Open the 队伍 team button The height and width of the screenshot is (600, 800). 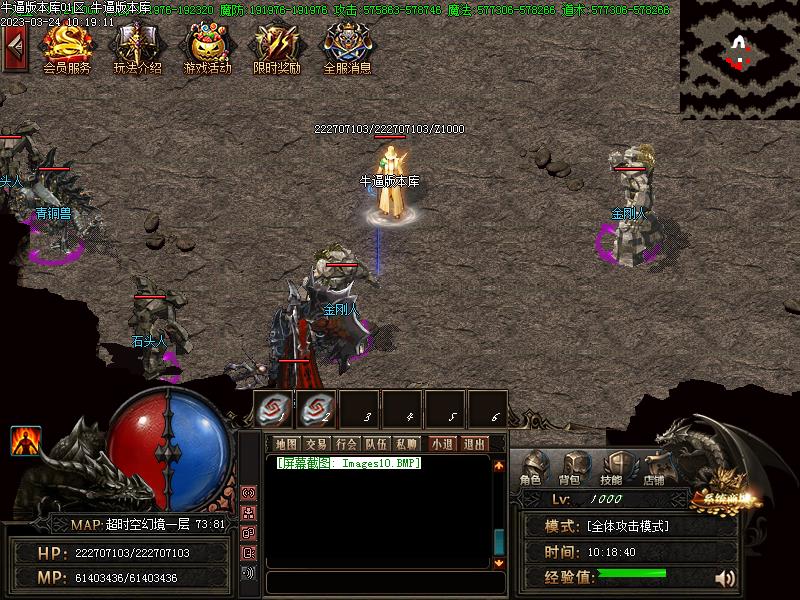376,444
